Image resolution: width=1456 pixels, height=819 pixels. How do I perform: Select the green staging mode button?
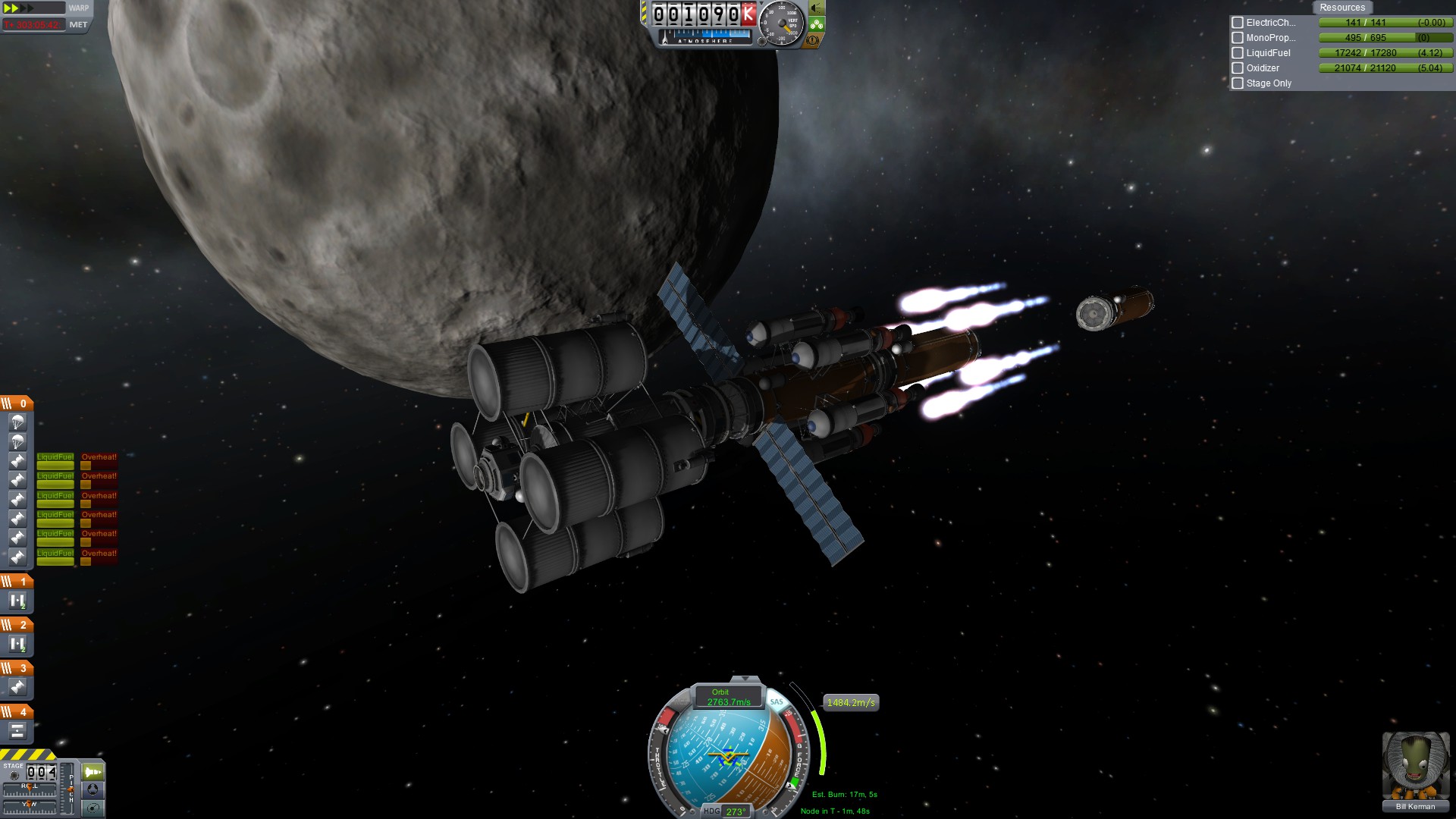click(93, 772)
